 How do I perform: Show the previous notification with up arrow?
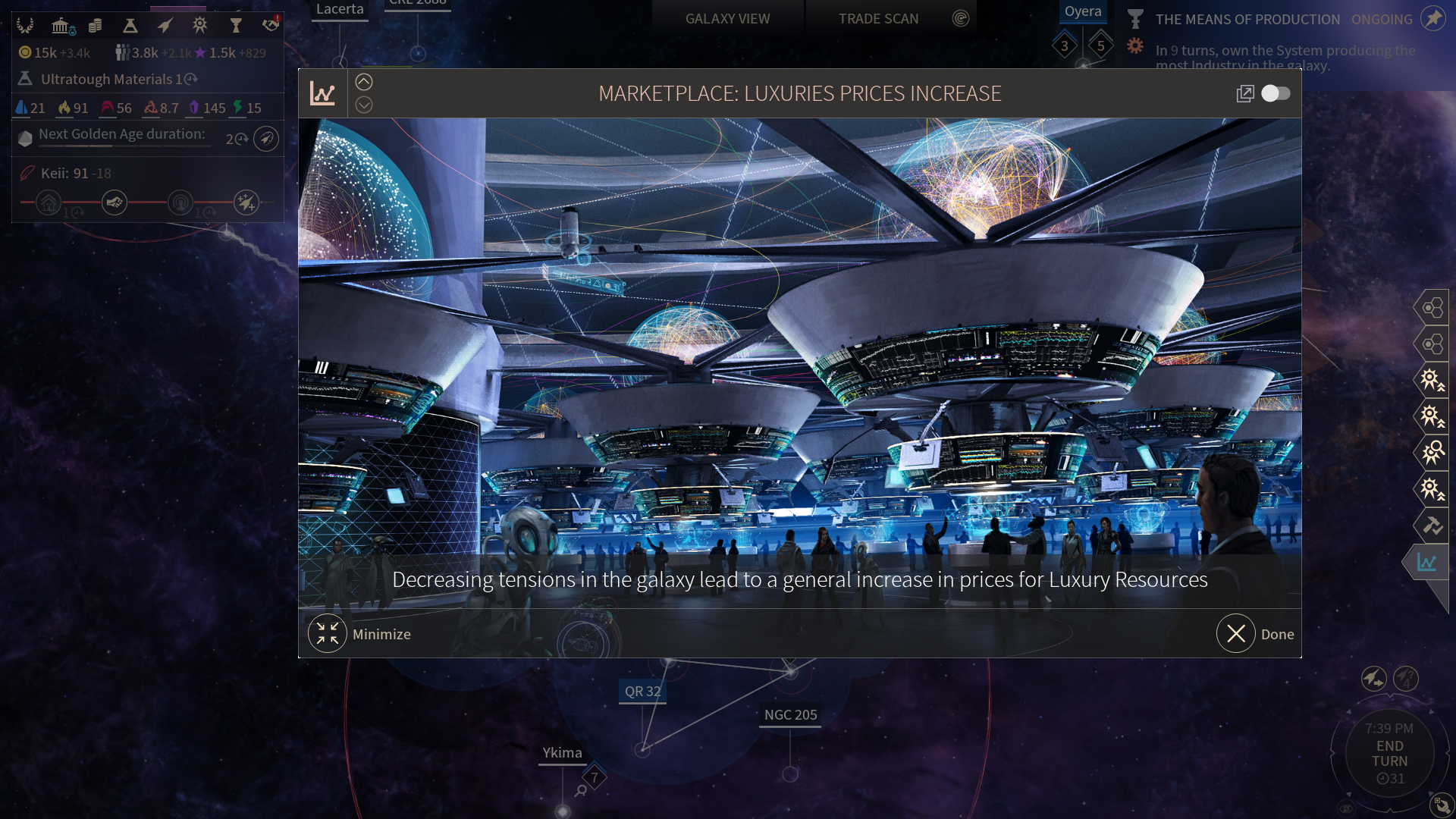(x=364, y=82)
